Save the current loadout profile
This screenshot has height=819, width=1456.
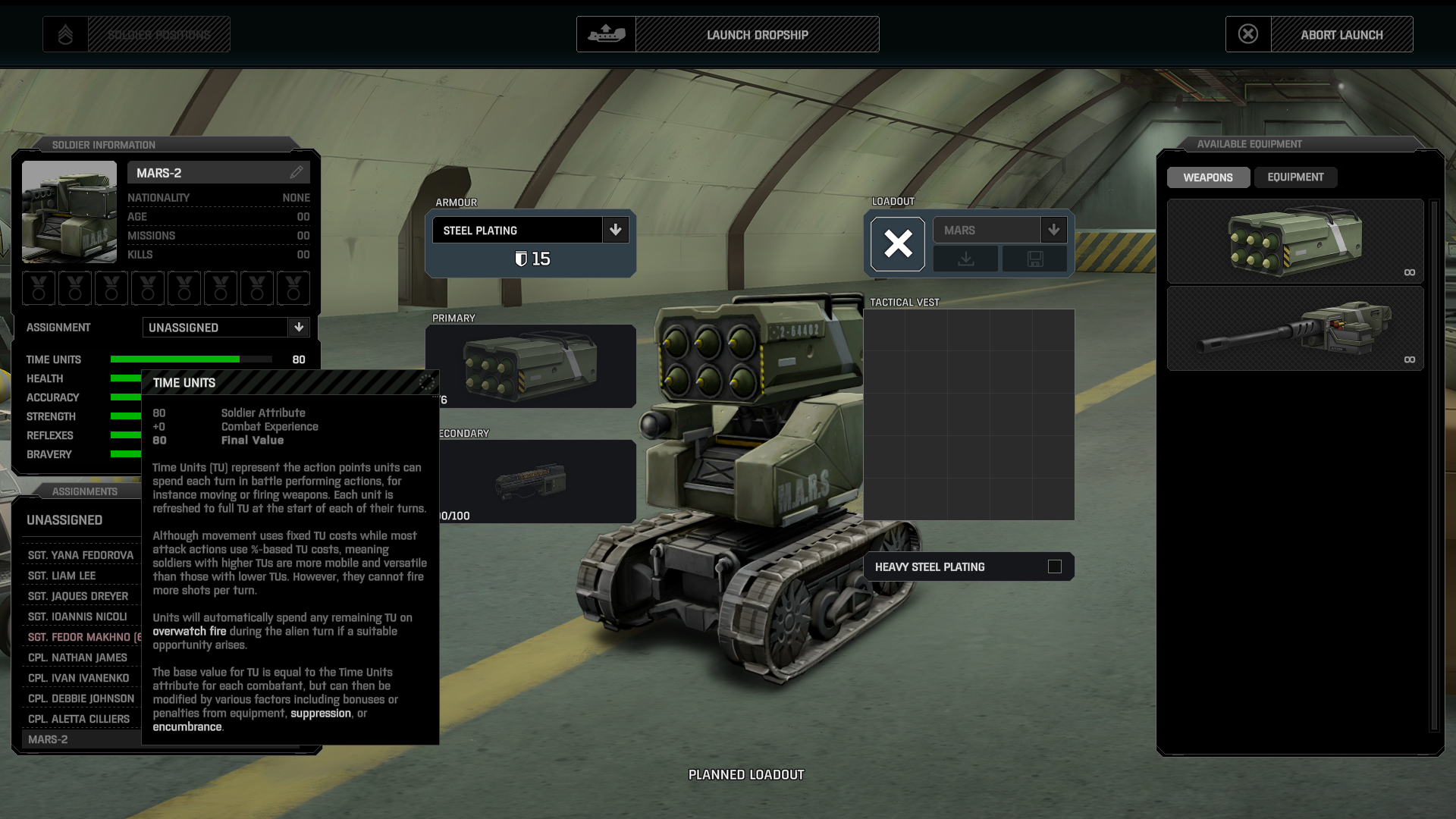click(x=1034, y=259)
